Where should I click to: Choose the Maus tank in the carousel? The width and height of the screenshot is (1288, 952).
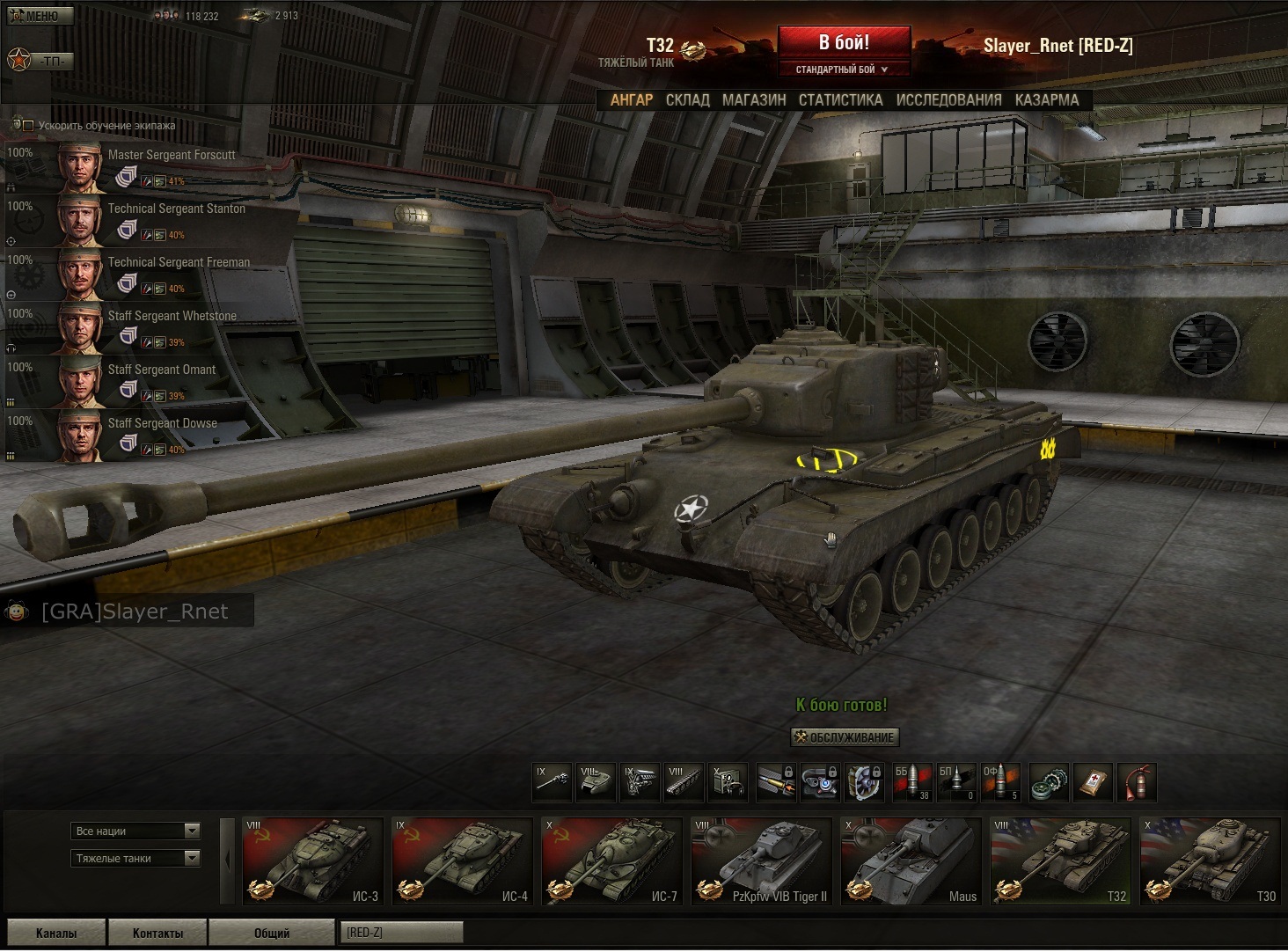pyautogui.click(x=911, y=861)
